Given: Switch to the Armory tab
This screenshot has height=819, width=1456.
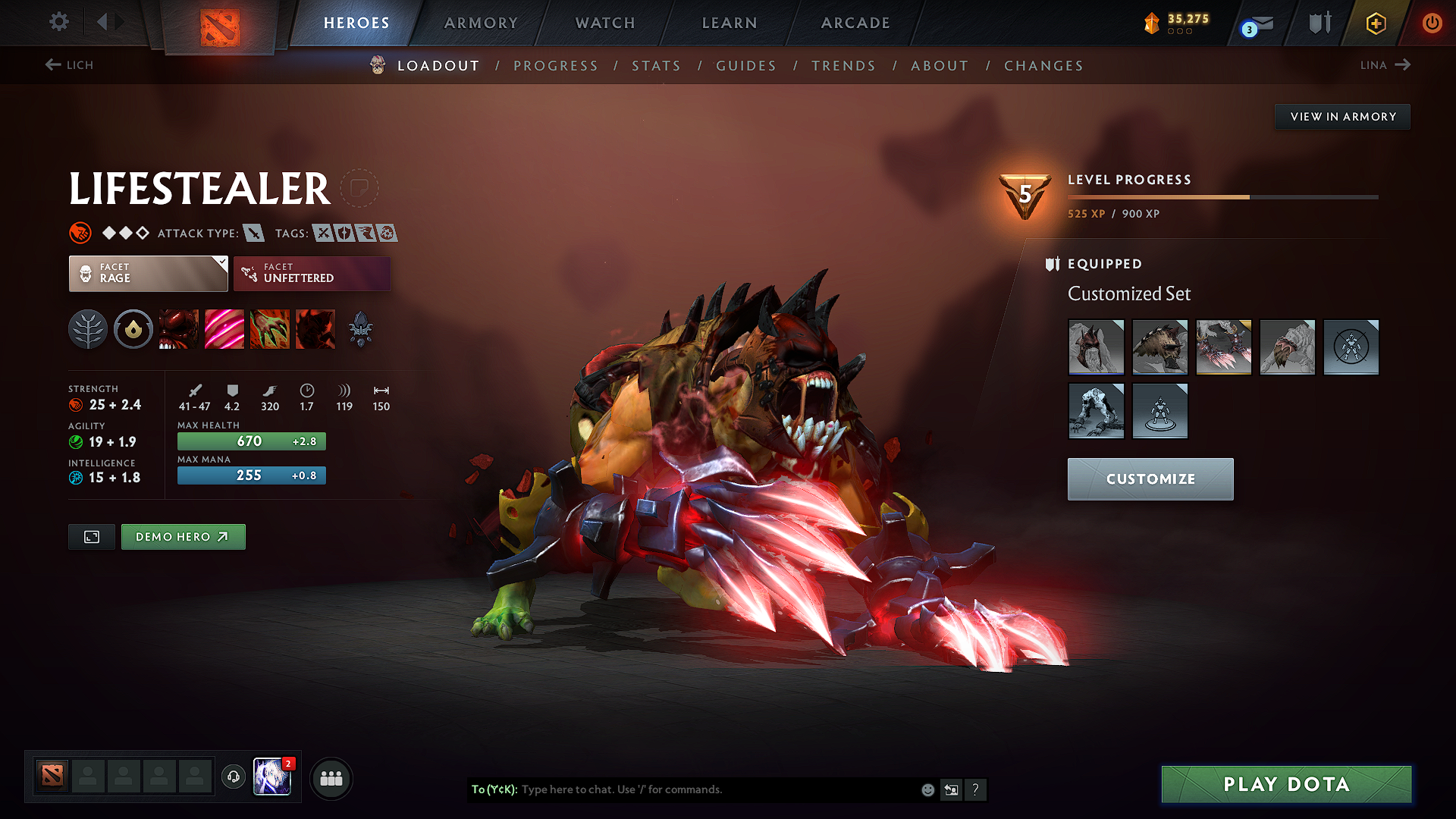Looking at the screenshot, I should (481, 23).
